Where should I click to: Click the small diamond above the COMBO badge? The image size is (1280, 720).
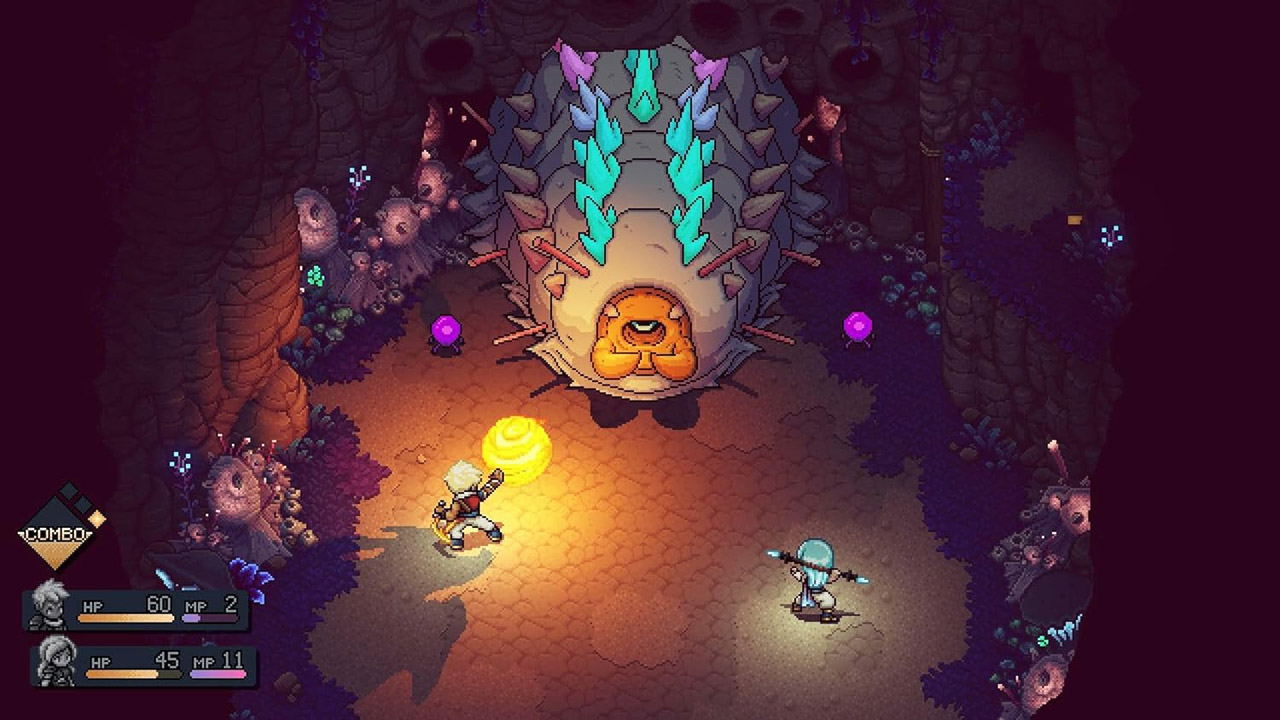point(67,489)
